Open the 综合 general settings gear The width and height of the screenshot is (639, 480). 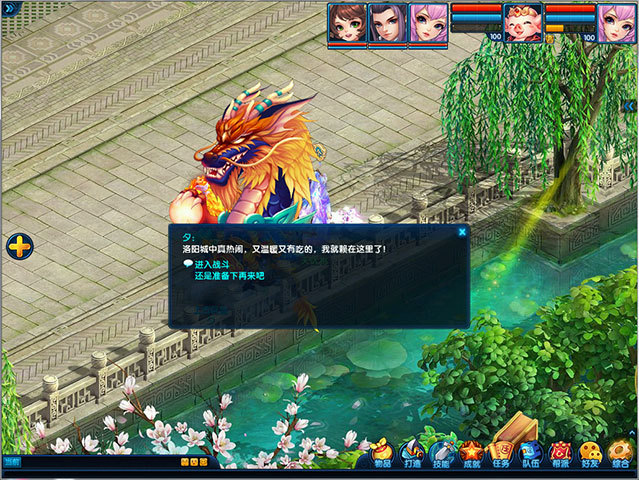click(x=620, y=453)
